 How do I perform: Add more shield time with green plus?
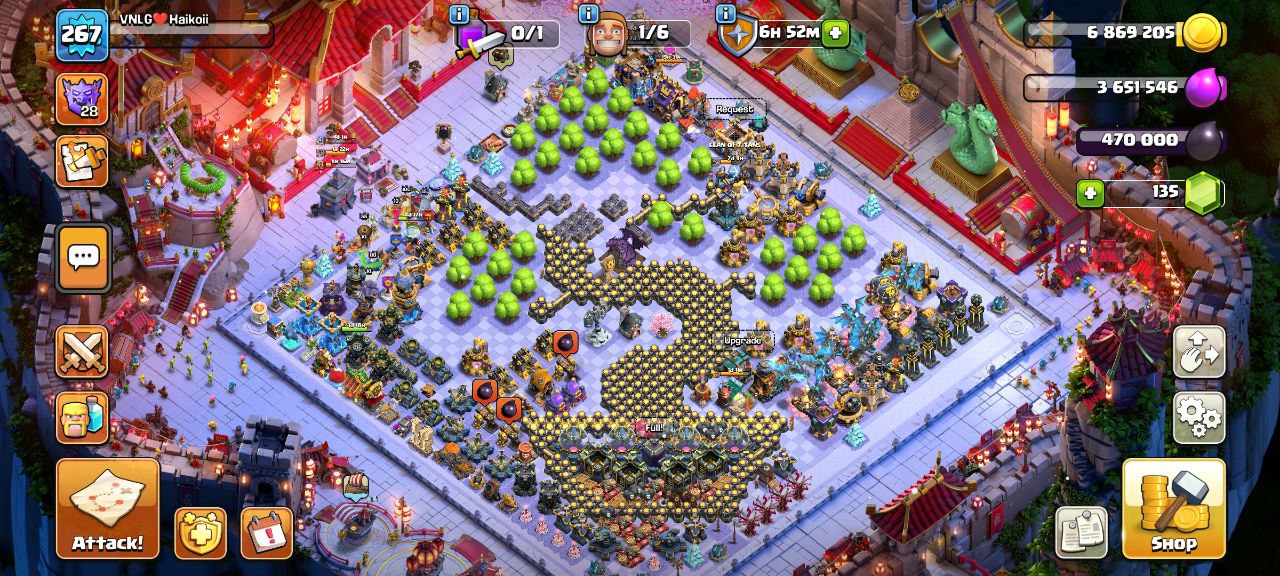[834, 33]
